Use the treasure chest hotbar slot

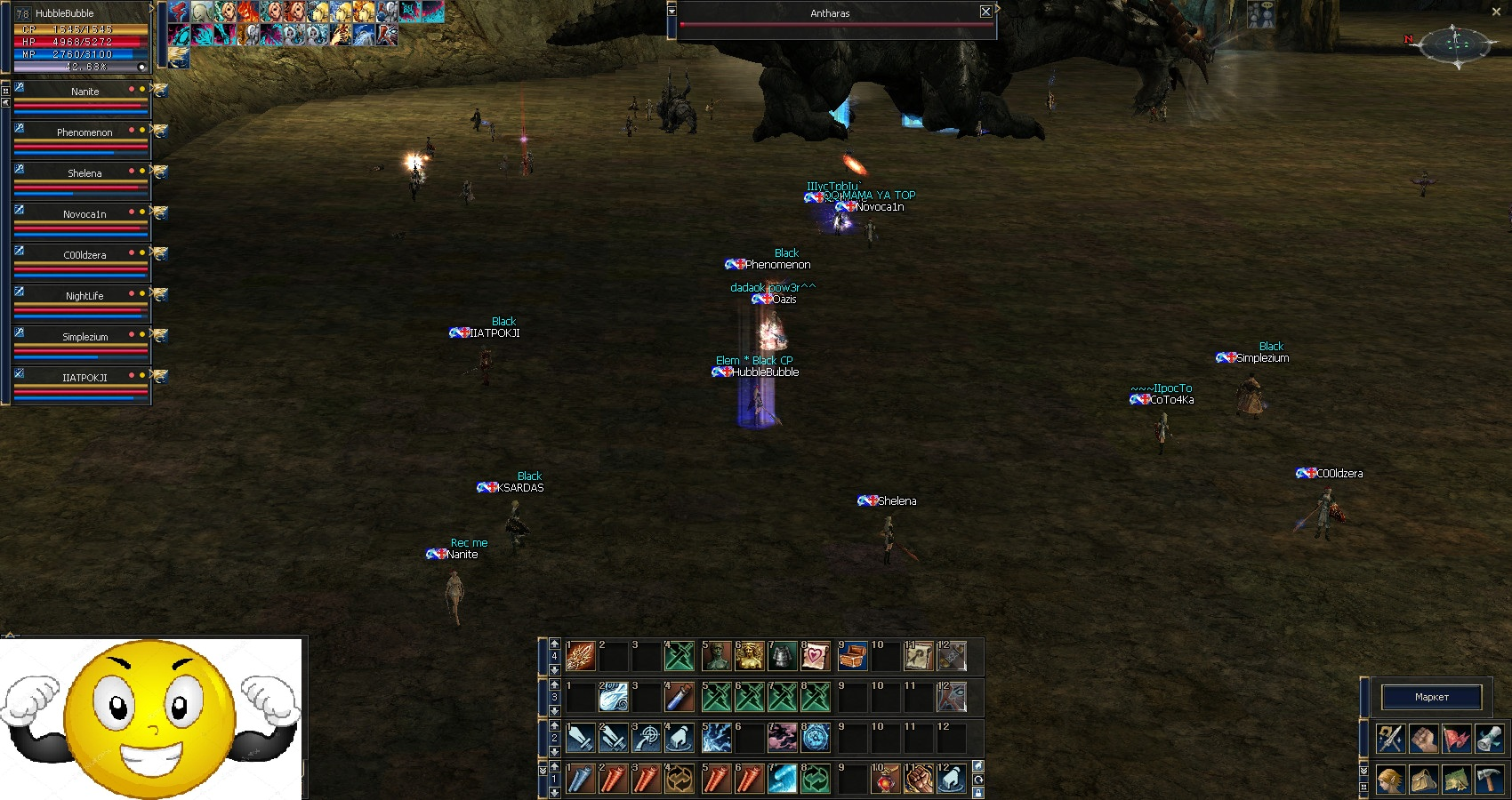pyautogui.click(x=851, y=657)
